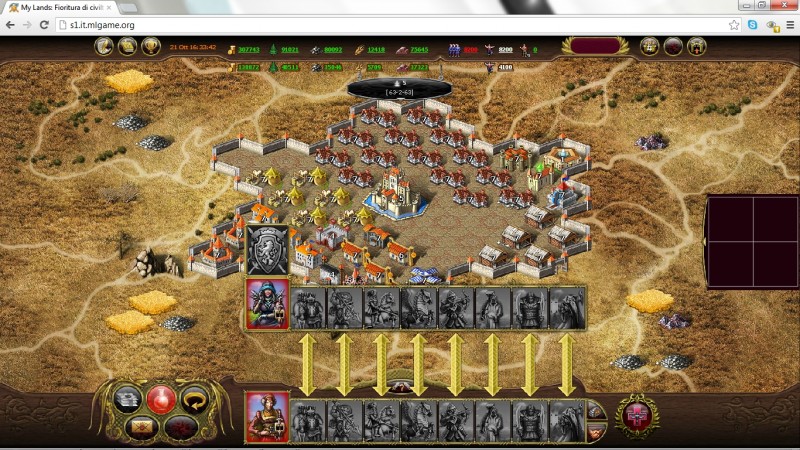Click the dark red banner with golden wings
Screen dimensions: 800x450
click(597, 46)
